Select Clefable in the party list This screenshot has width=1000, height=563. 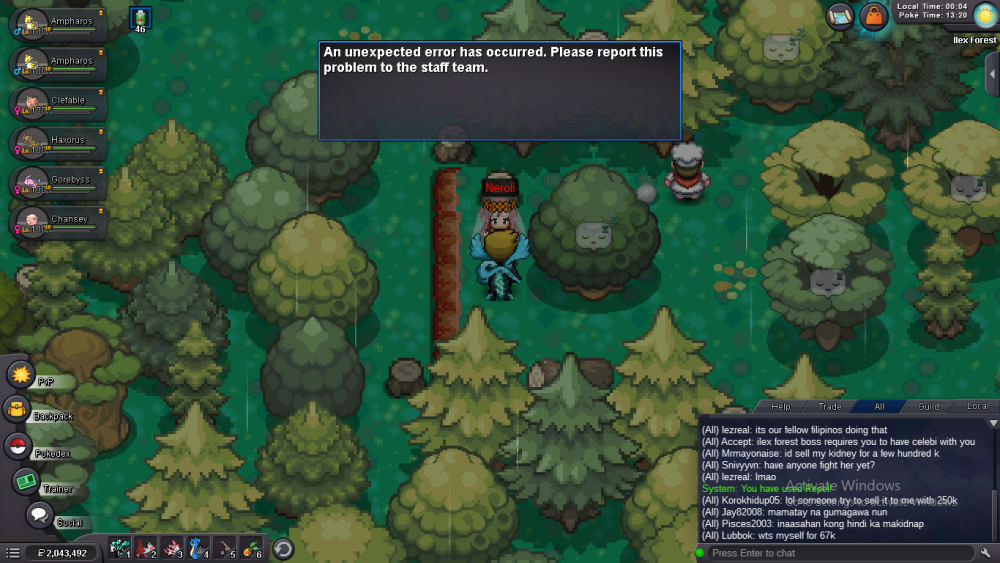click(60, 102)
